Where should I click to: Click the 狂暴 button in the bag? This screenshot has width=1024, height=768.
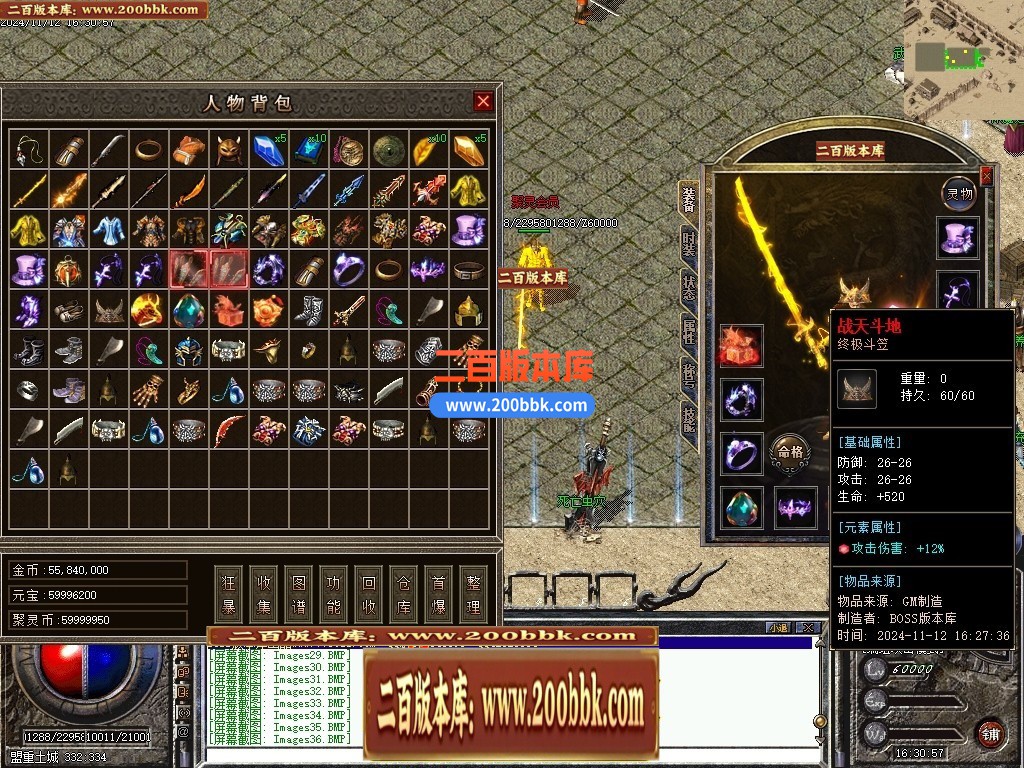tap(229, 593)
